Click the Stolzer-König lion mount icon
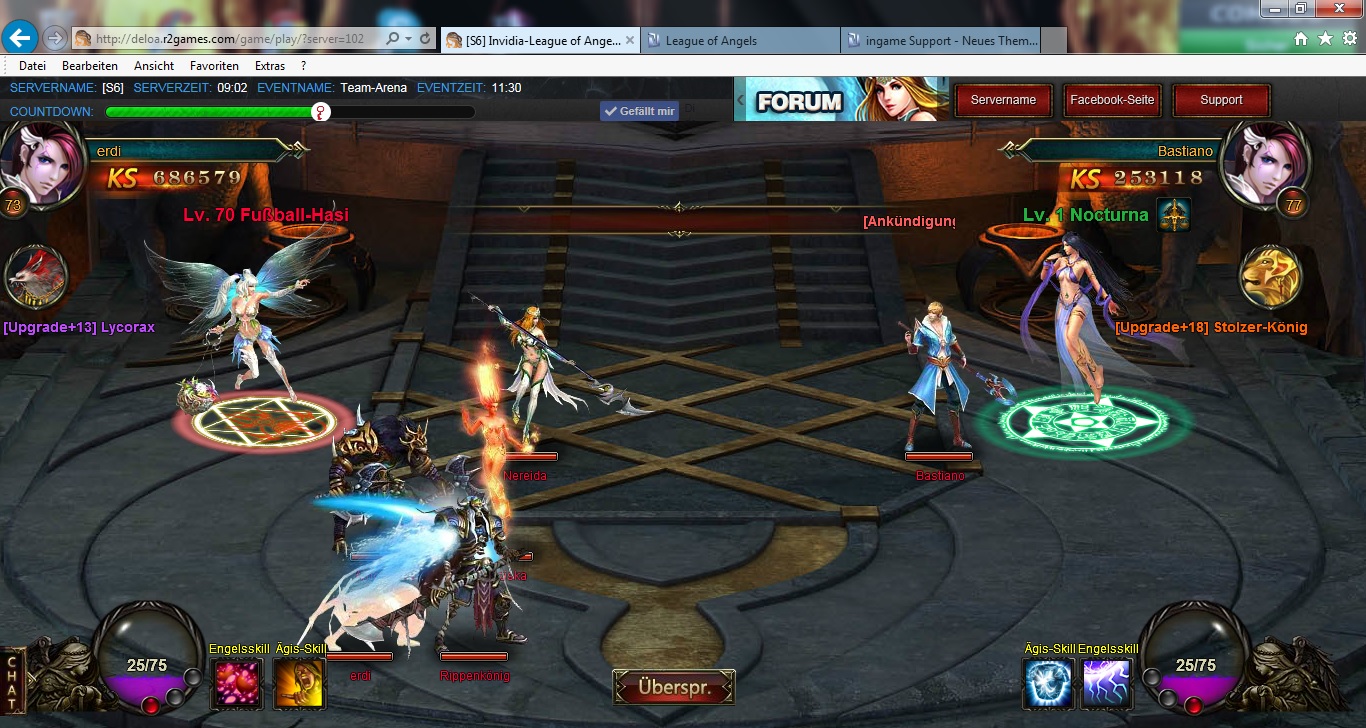 [1270, 277]
